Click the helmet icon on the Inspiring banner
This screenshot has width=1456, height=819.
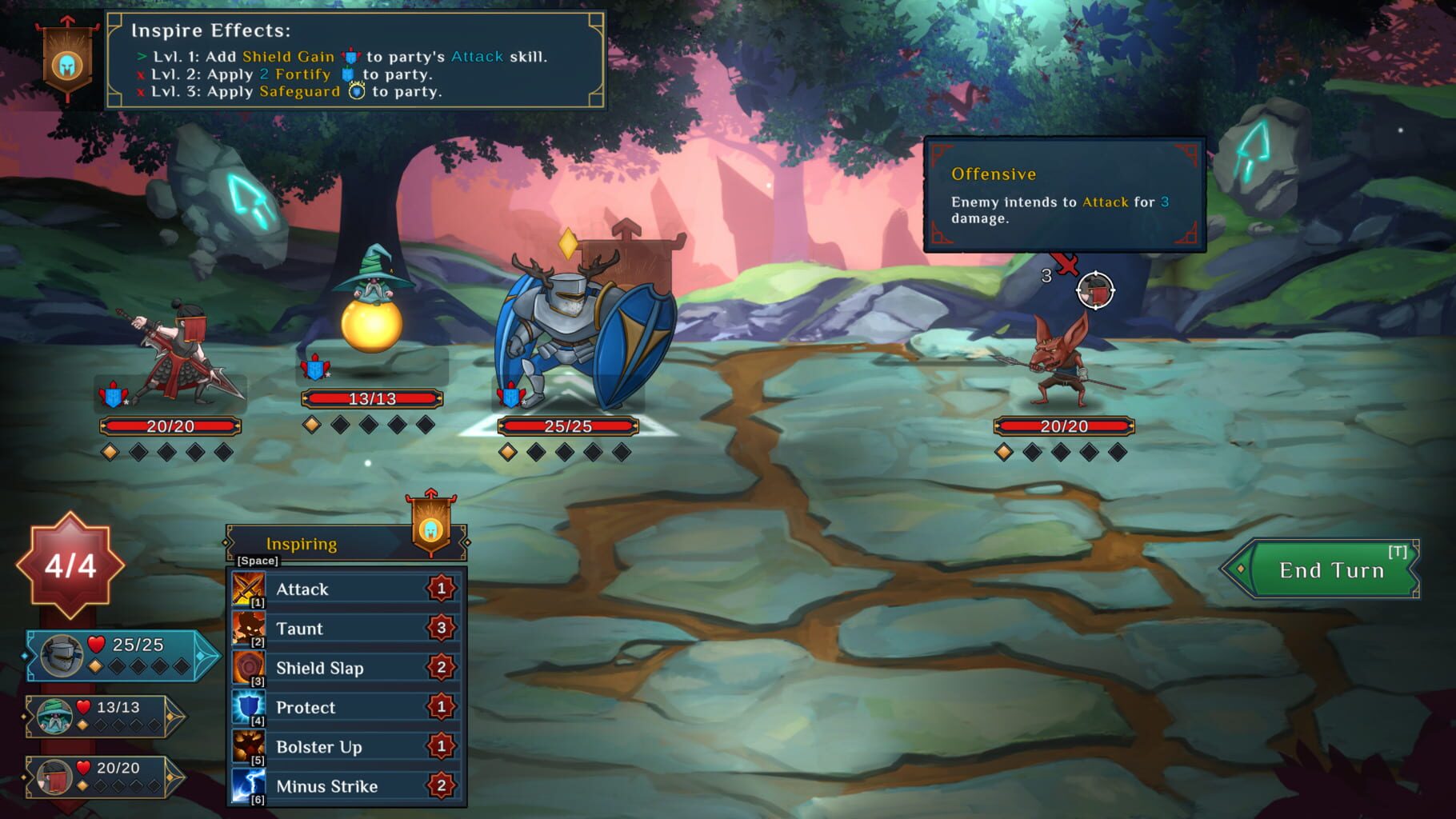click(x=432, y=529)
